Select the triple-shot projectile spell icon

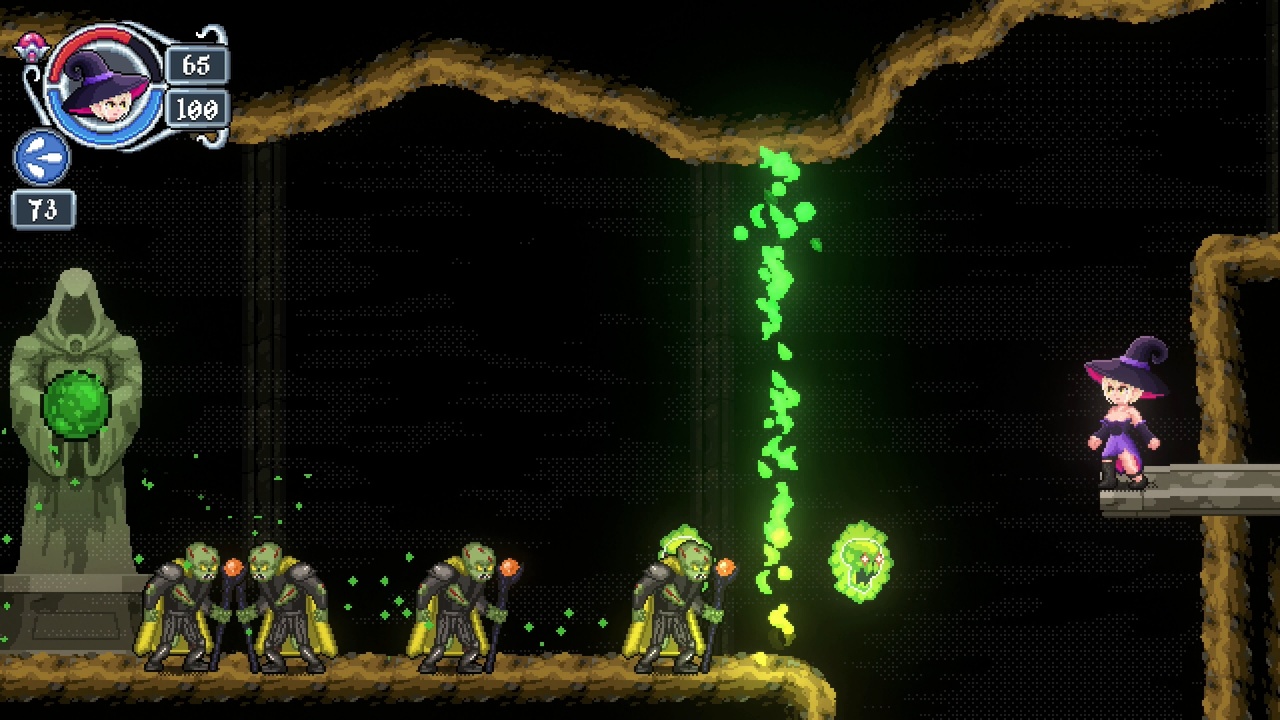tap(41, 158)
